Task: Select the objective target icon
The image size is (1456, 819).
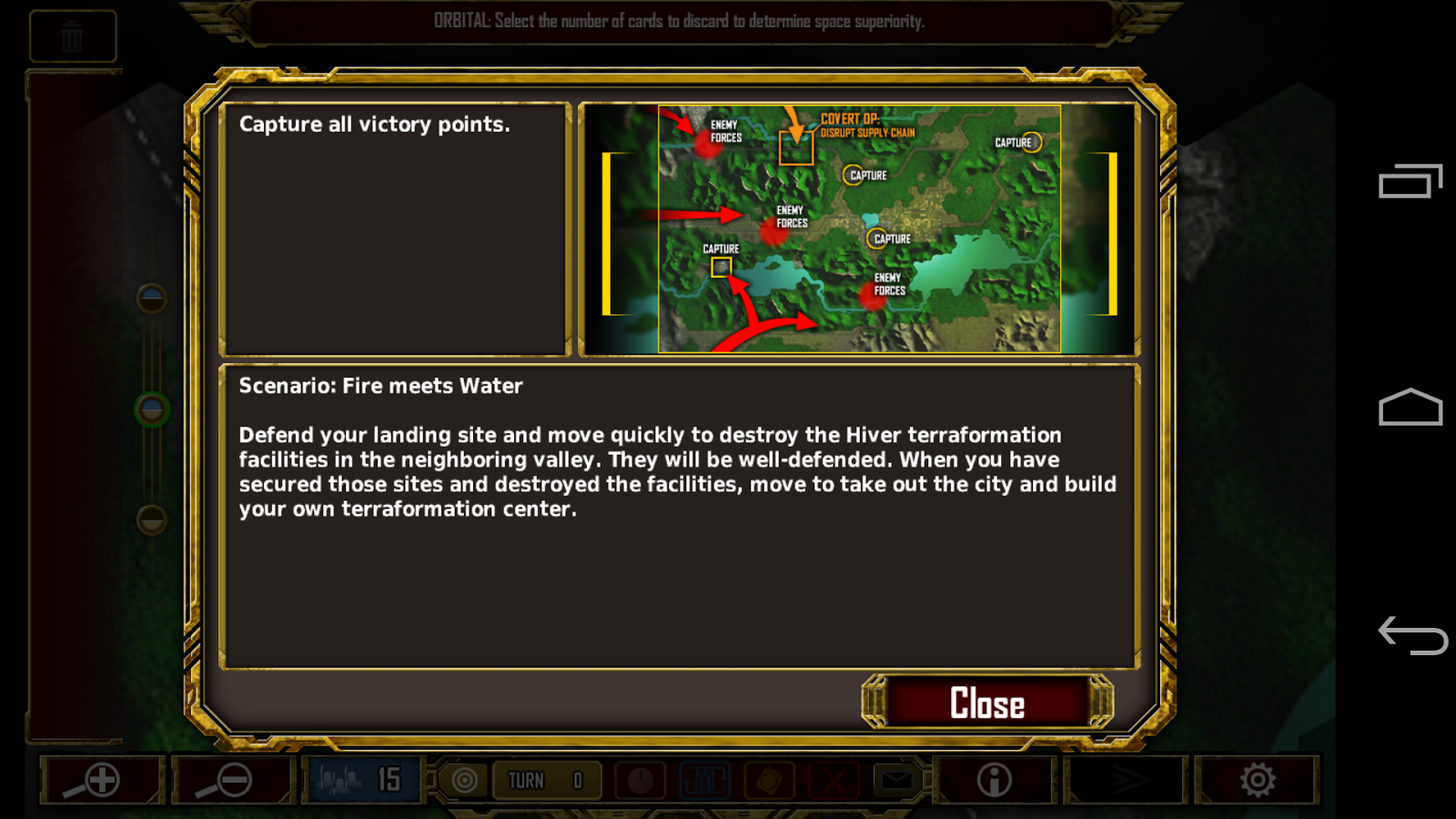Action: click(x=463, y=780)
